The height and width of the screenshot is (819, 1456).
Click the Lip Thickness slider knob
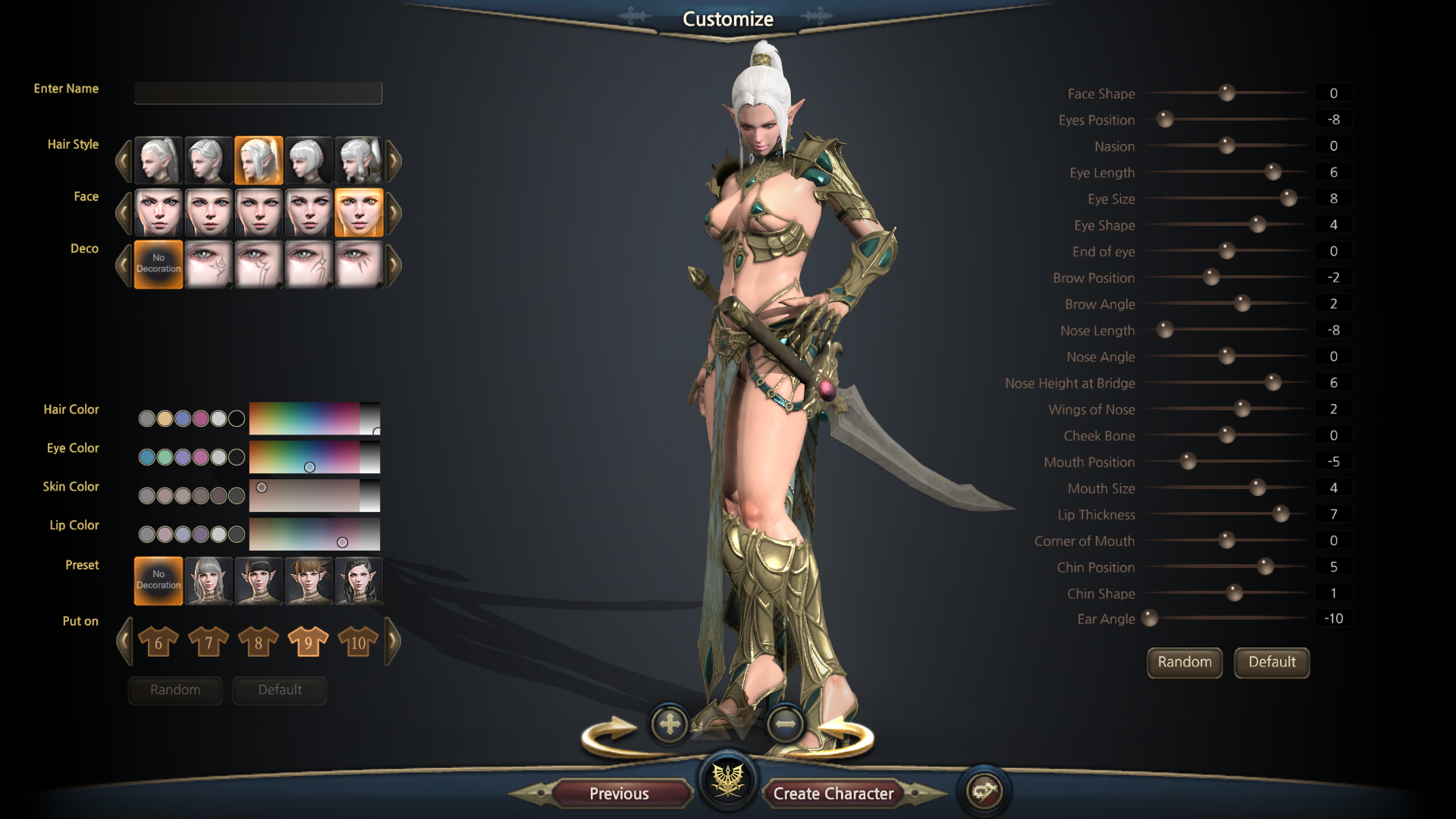tap(1281, 514)
